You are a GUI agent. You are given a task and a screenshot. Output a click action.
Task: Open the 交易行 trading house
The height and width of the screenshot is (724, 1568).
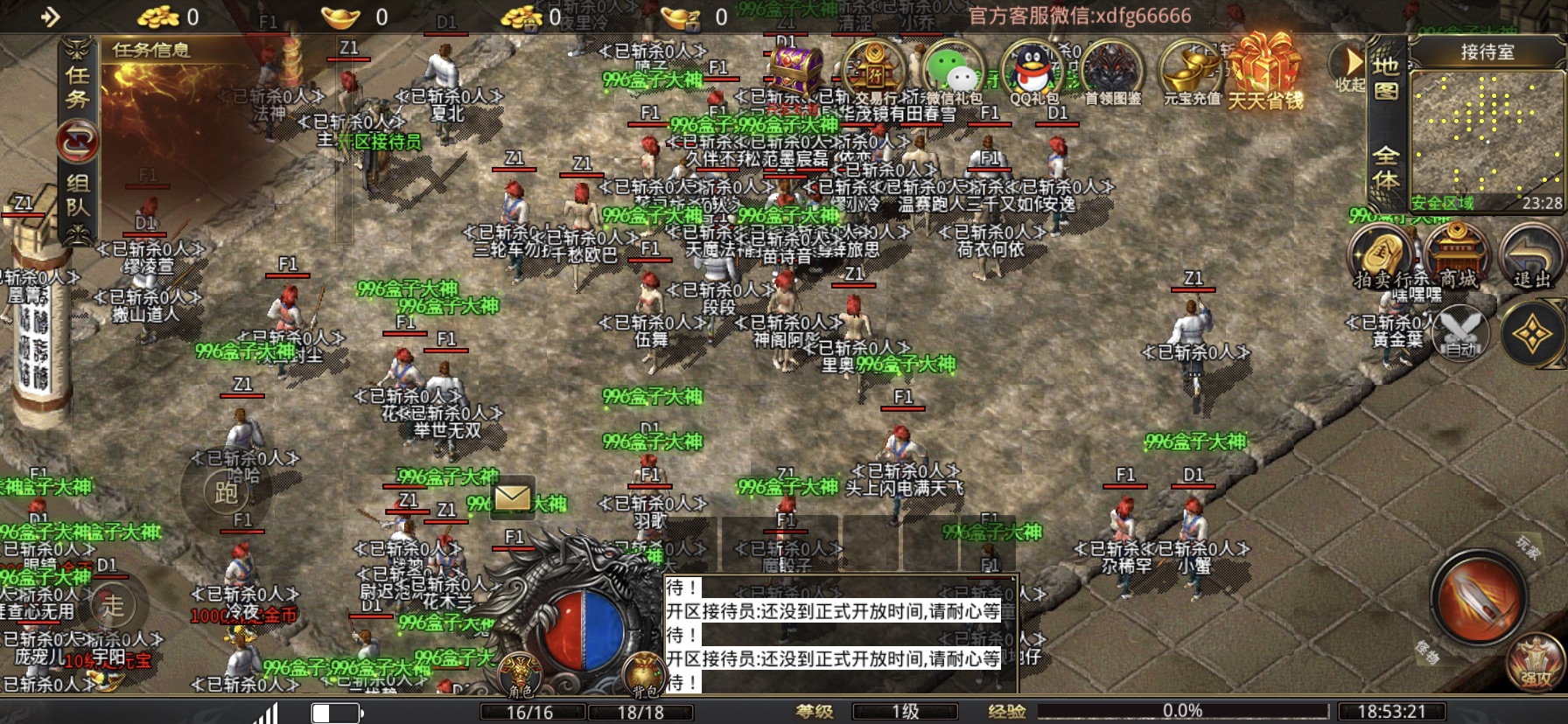[x=874, y=69]
